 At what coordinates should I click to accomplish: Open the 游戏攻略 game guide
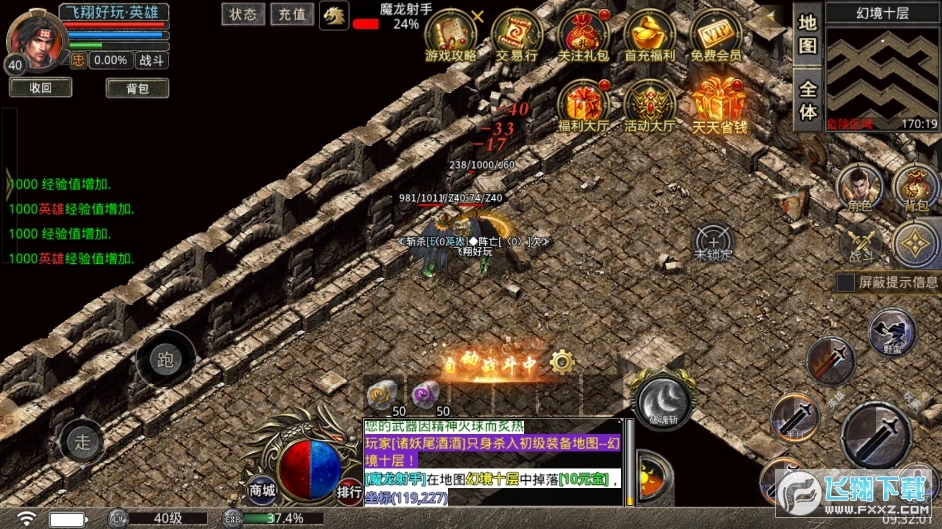tap(451, 36)
